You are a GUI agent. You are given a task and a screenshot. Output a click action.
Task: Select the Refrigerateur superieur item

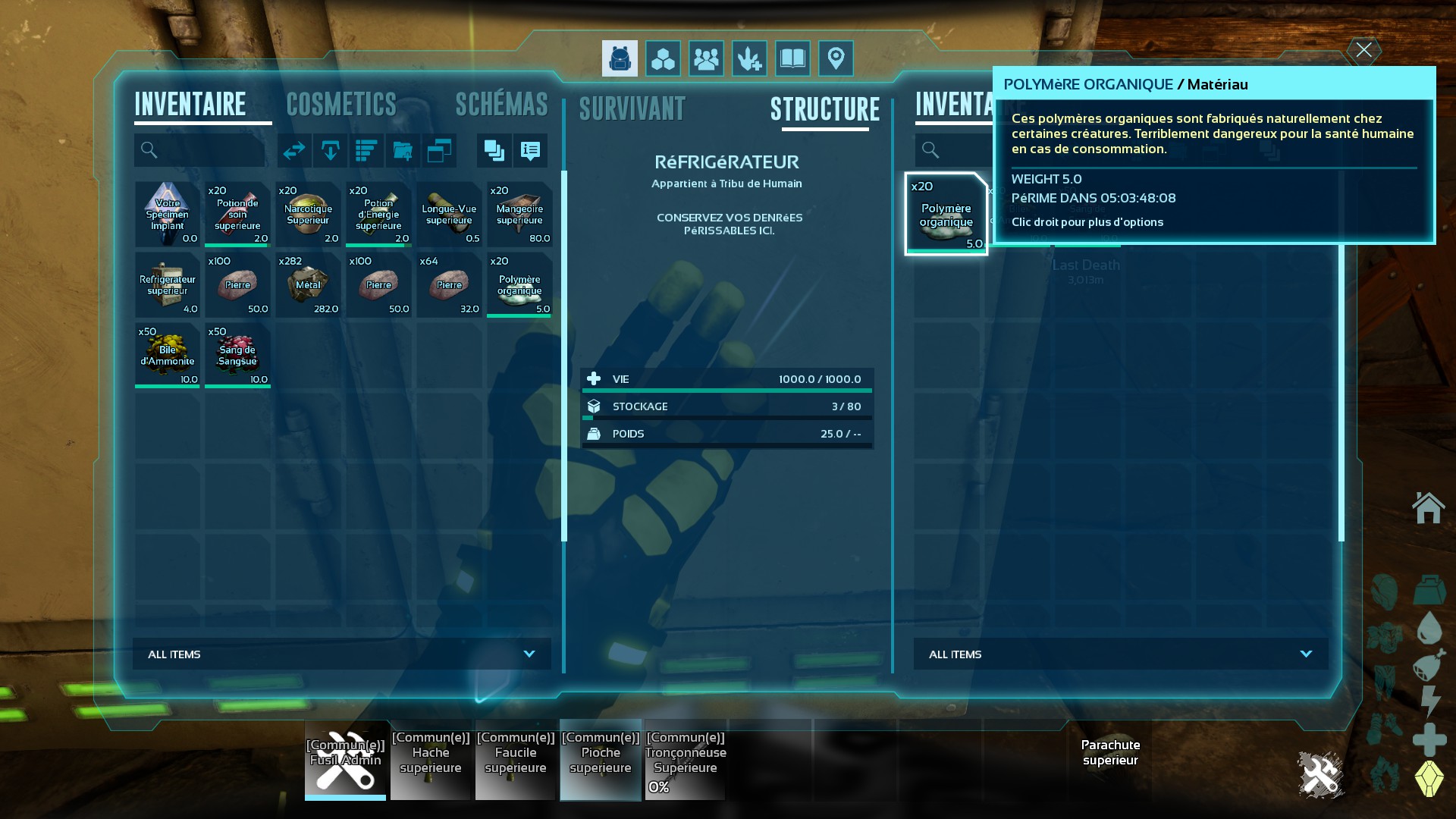167,284
